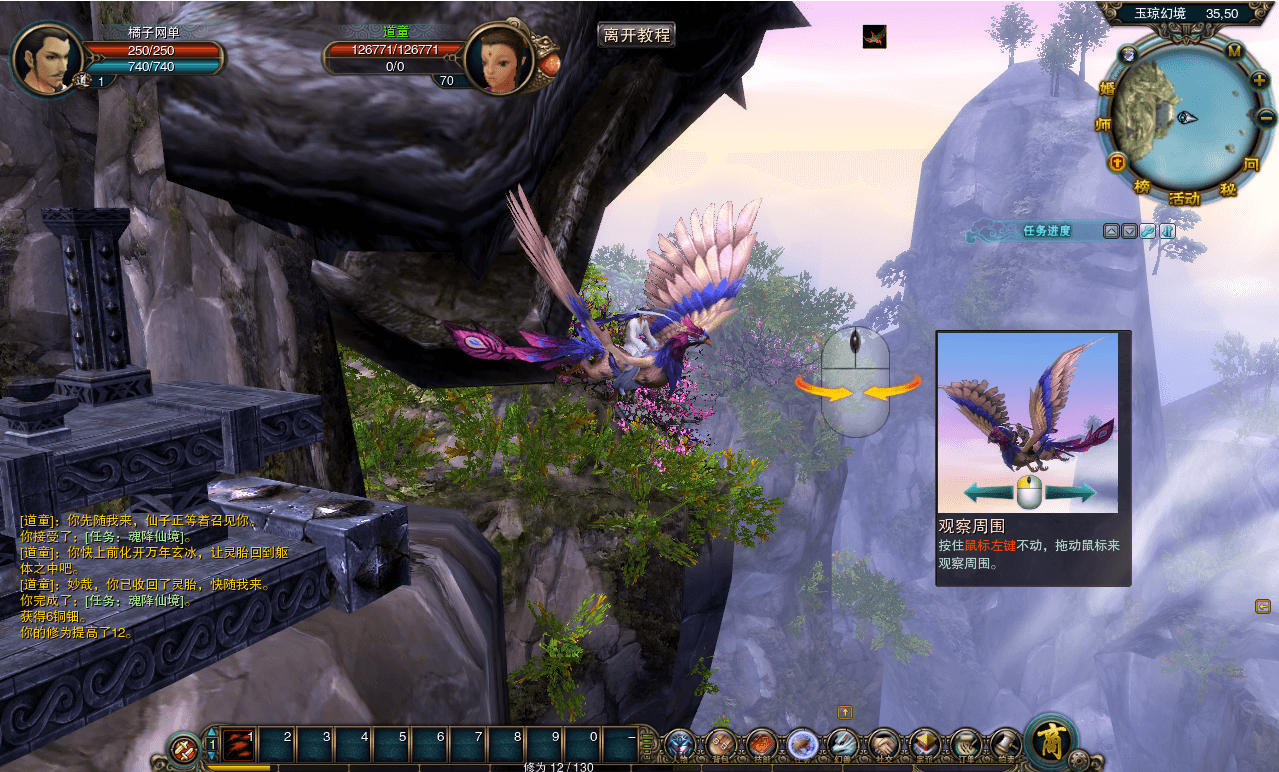1279x772 pixels.
Task: Open the 活动 events menu on minimap
Action: (1184, 198)
